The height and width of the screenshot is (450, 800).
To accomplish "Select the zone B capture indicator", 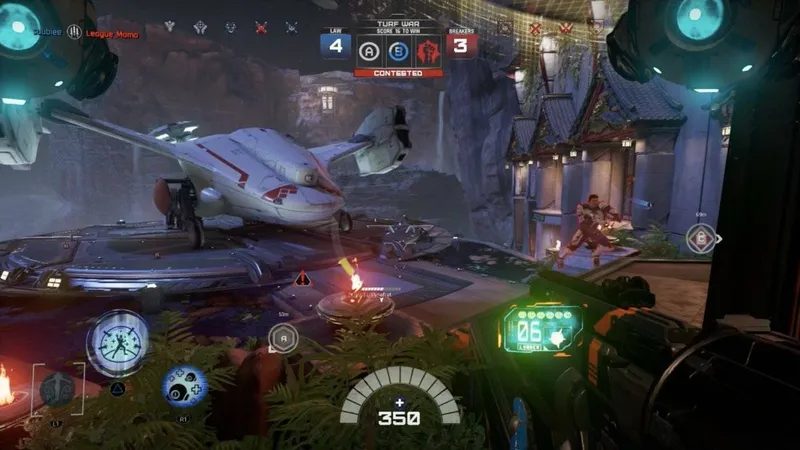I will [399, 48].
